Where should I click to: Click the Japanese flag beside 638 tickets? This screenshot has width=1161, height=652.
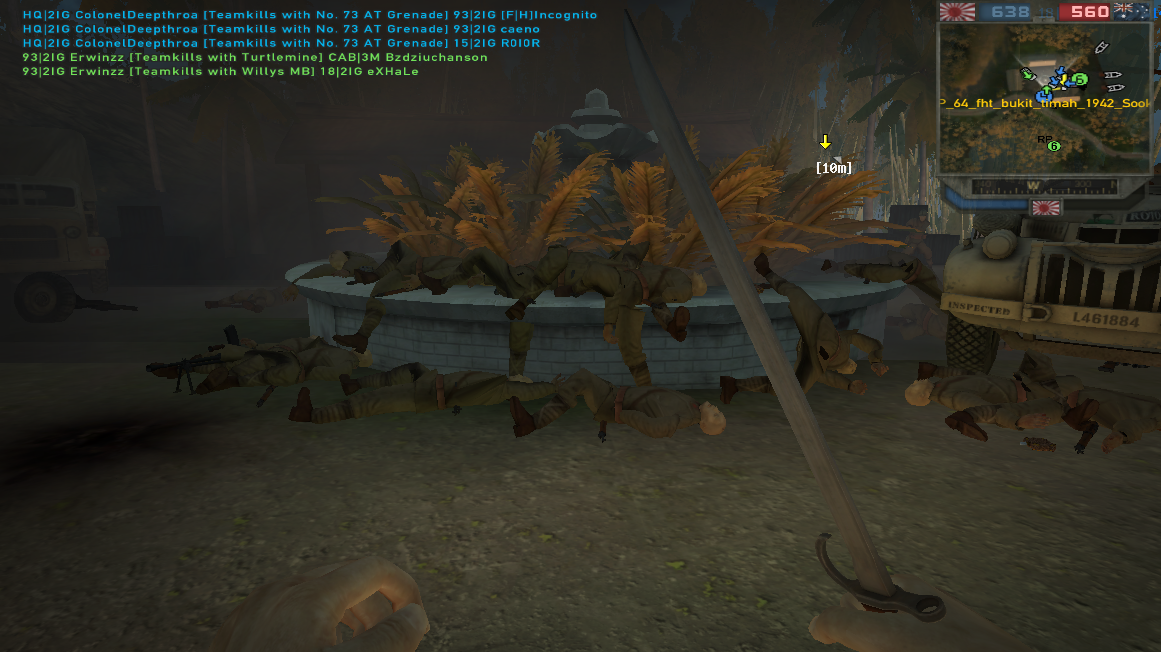[957, 12]
